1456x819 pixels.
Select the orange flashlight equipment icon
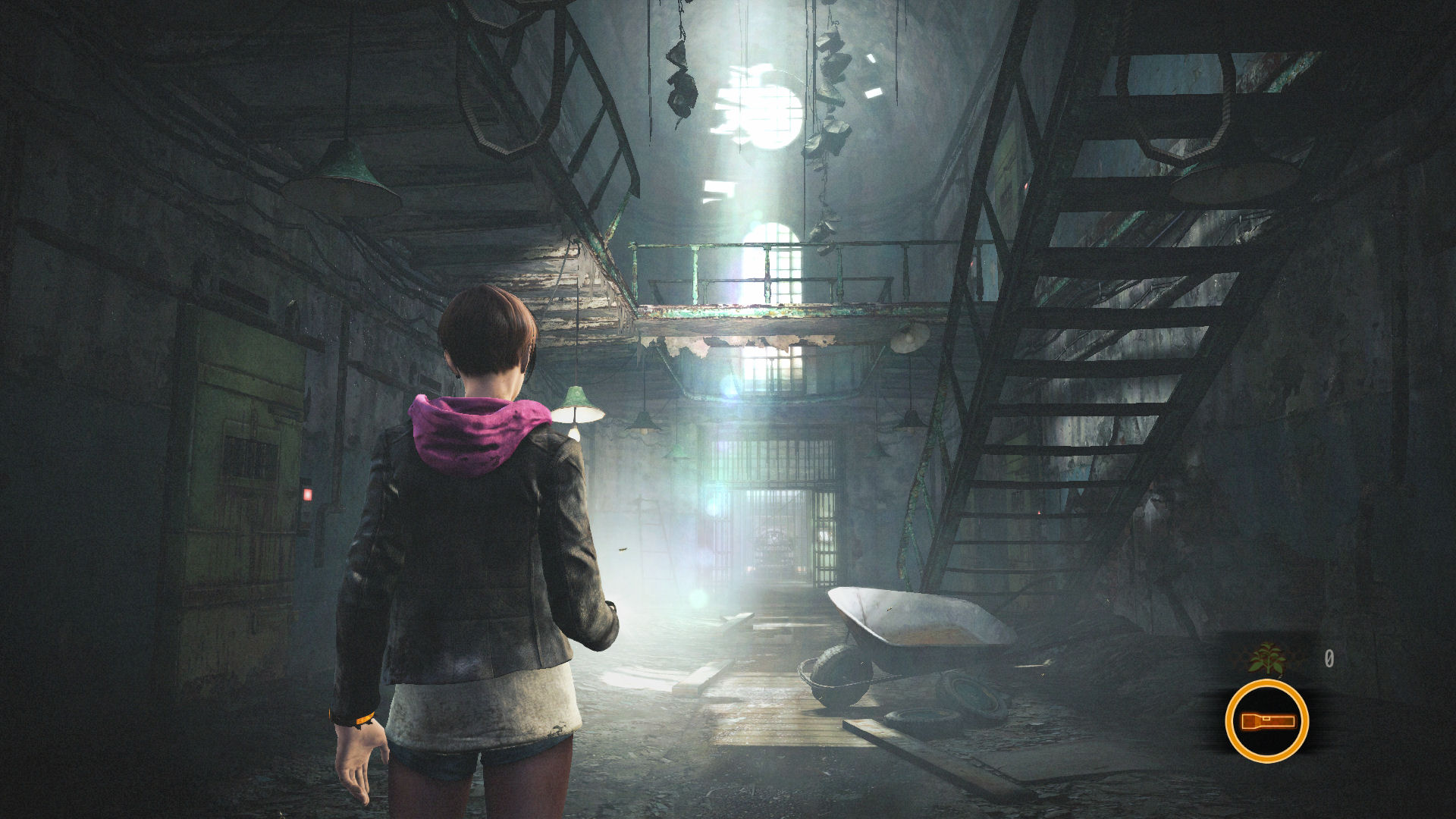(1266, 720)
